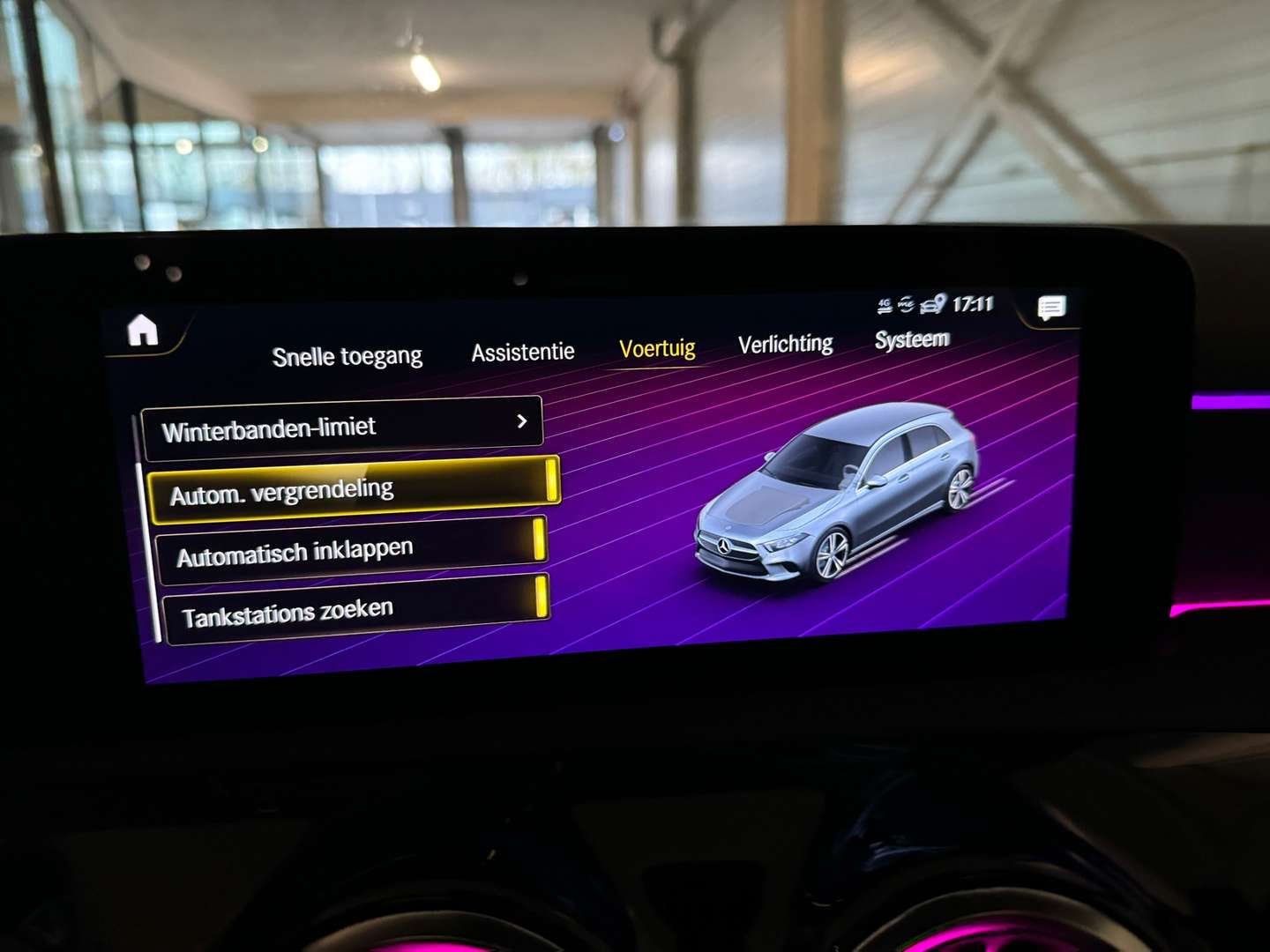Go to the Assistentie section
Image resolution: width=1270 pixels, height=952 pixels.
point(523,351)
